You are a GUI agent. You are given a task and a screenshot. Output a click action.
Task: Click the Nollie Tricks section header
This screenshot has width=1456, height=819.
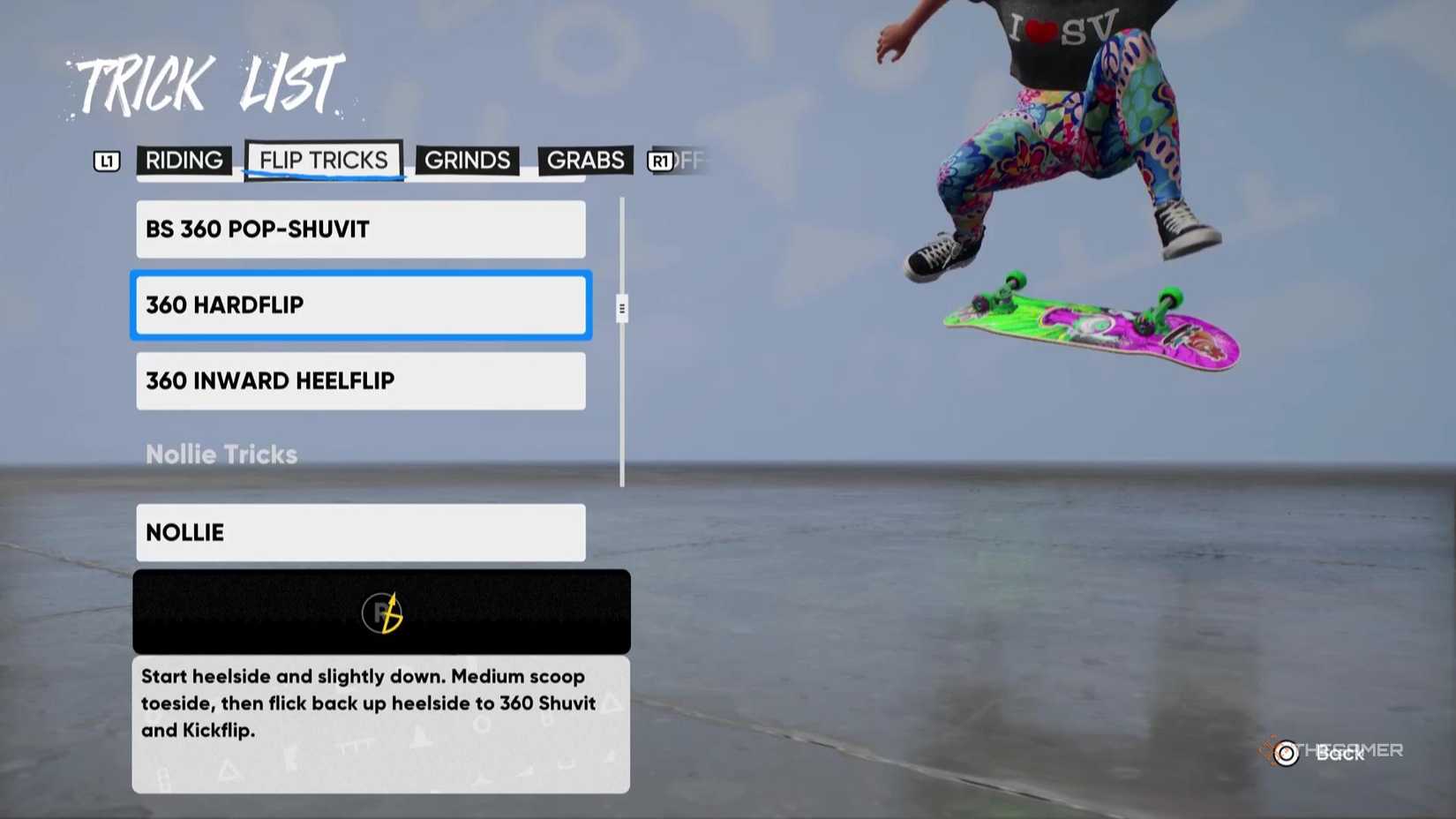pyautogui.click(x=221, y=454)
